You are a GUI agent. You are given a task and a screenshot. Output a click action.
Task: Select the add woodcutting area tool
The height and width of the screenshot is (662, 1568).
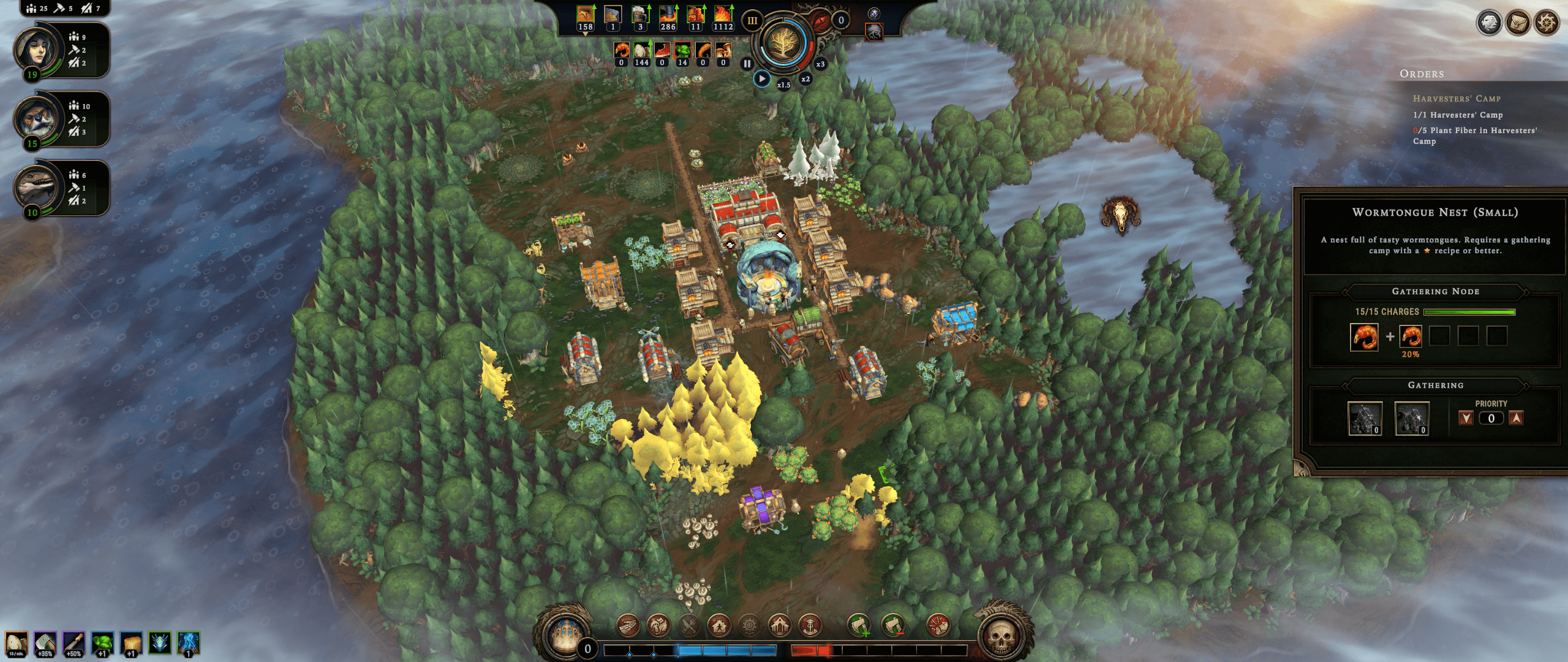click(x=859, y=626)
